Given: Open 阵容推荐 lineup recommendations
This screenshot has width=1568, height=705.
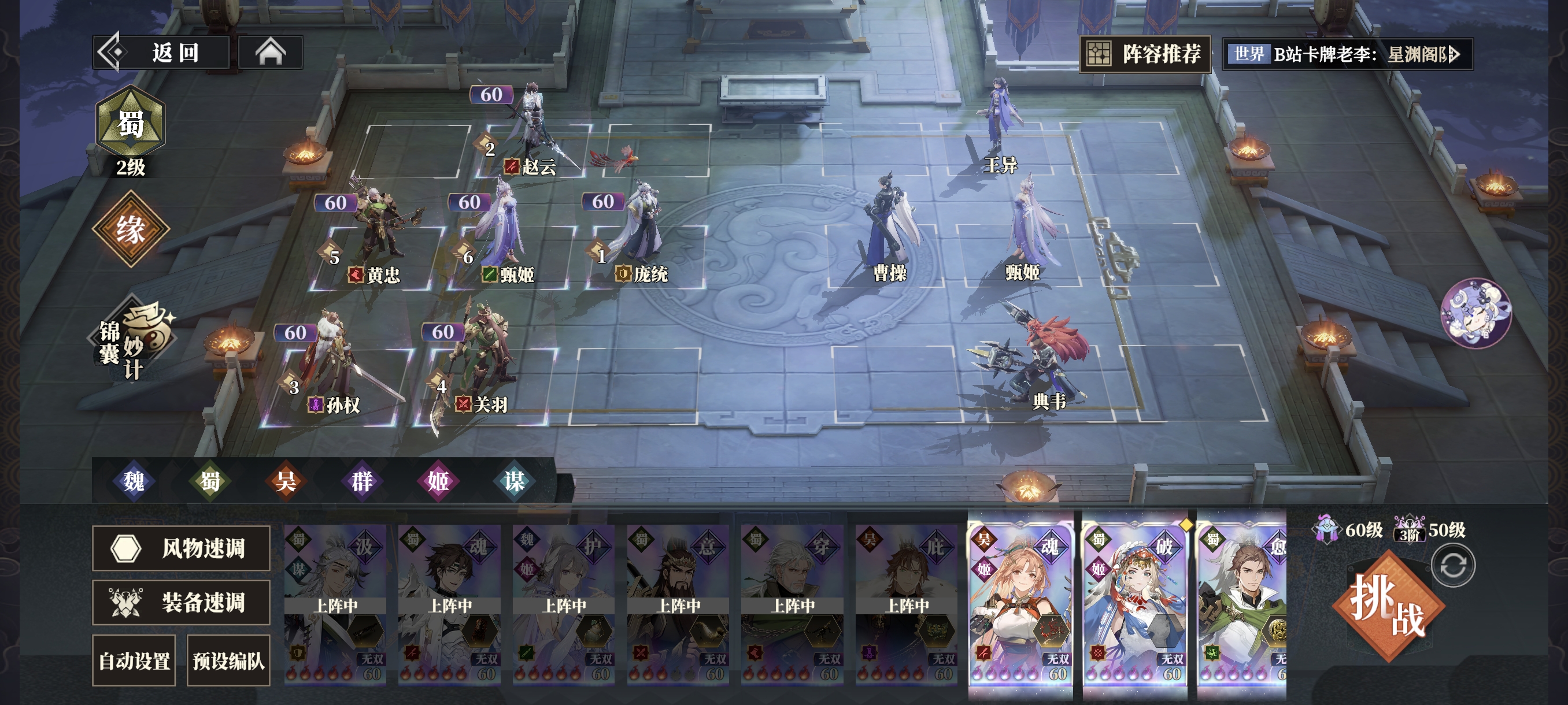Looking at the screenshot, I should (x=1145, y=54).
